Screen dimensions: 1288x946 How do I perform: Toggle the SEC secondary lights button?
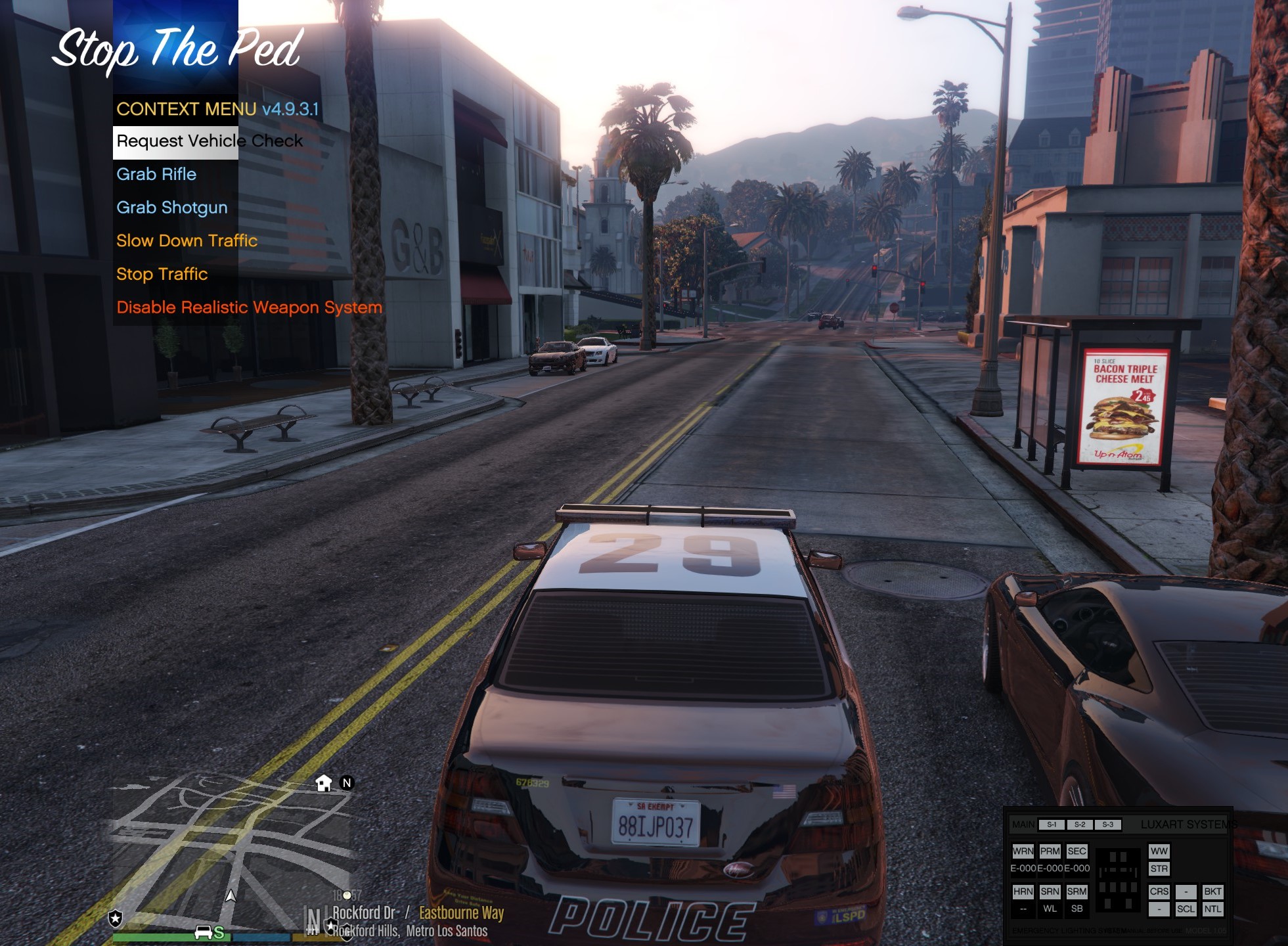click(x=1077, y=851)
